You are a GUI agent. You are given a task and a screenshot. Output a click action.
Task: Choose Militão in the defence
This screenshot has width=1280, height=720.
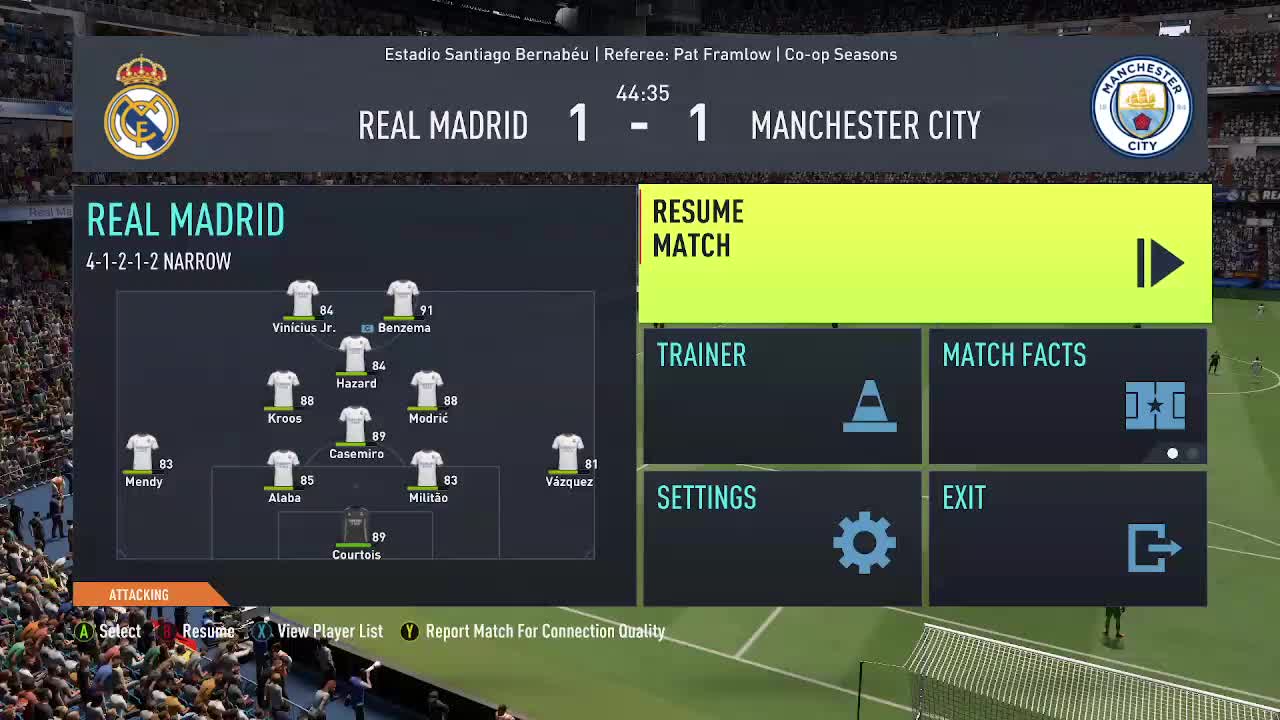[x=427, y=475]
